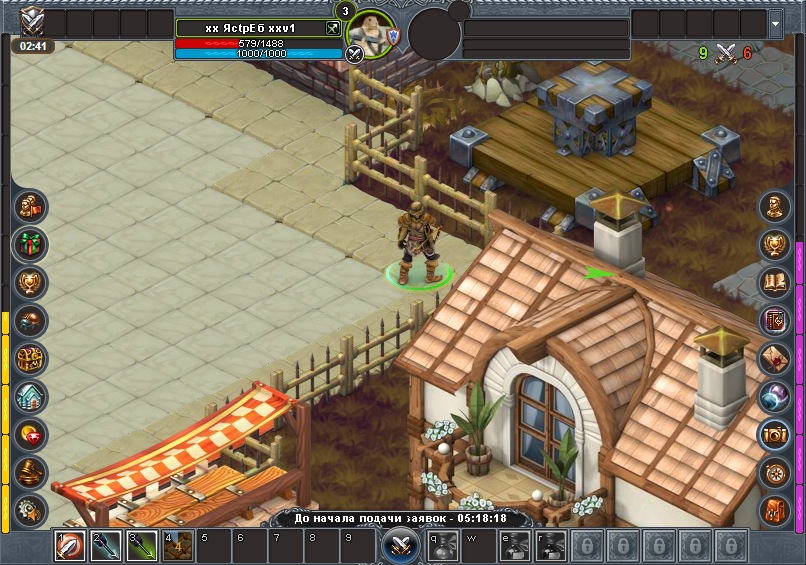
Task: Select hotbar slot 1 skill
Action: pyautogui.click(x=70, y=546)
